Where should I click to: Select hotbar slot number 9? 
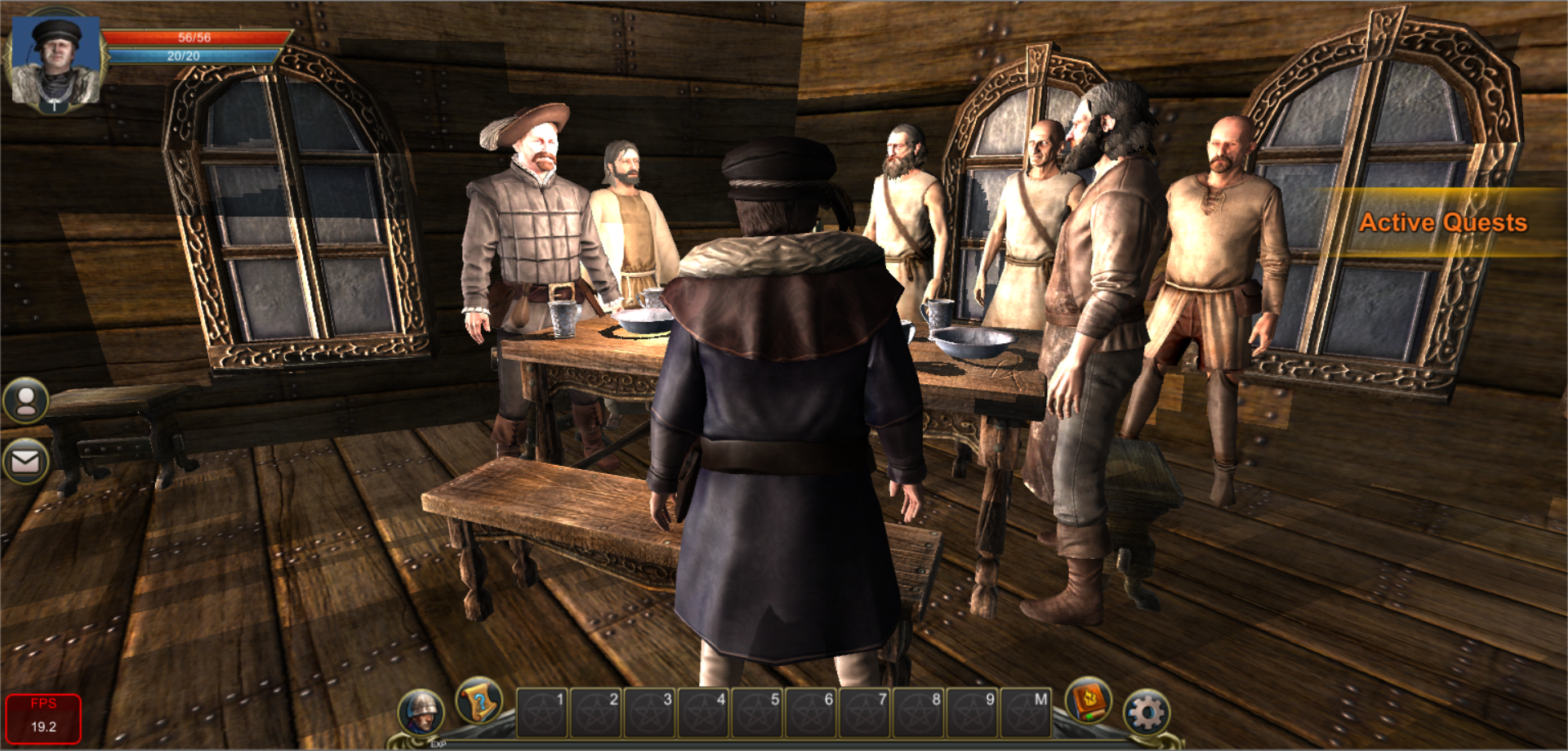(x=972, y=713)
